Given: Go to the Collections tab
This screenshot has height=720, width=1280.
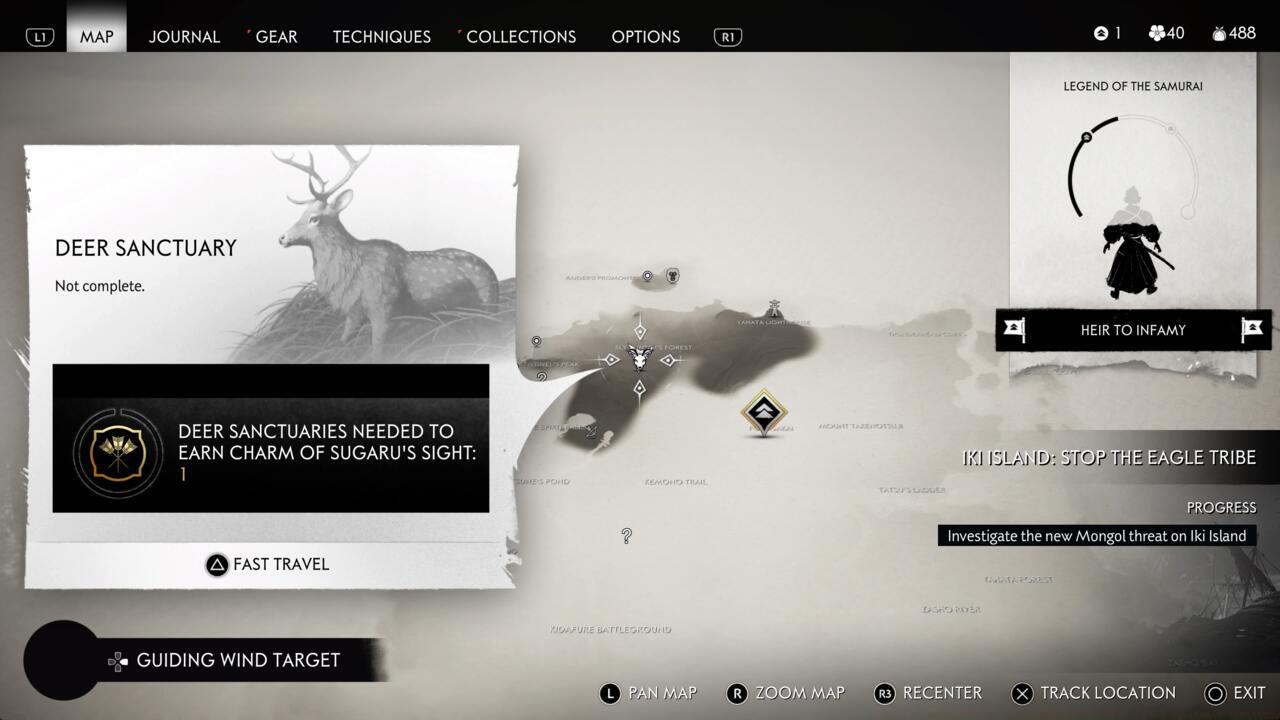Looking at the screenshot, I should (520, 36).
